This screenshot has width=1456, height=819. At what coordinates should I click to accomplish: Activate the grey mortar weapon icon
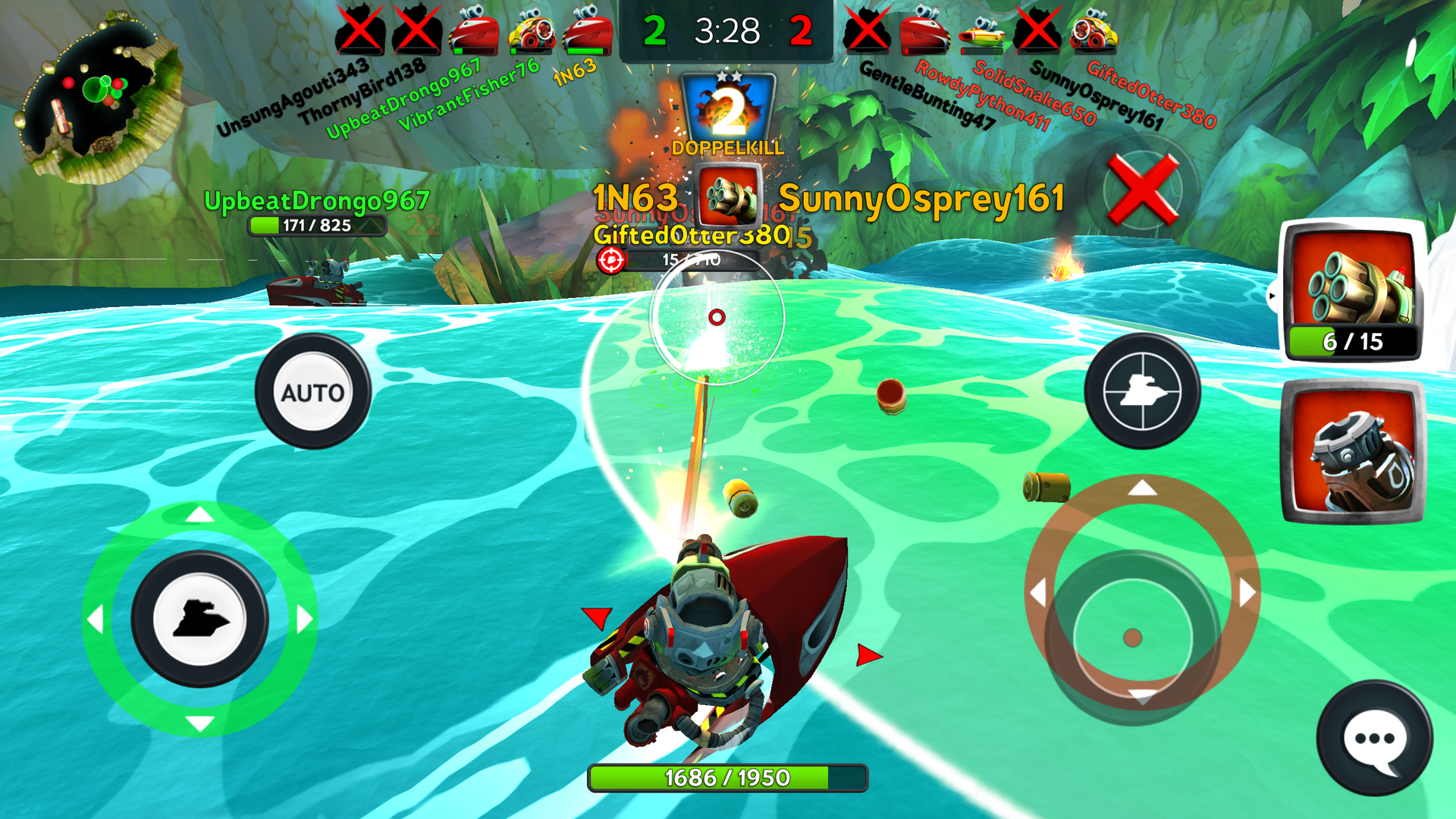click(x=1353, y=452)
